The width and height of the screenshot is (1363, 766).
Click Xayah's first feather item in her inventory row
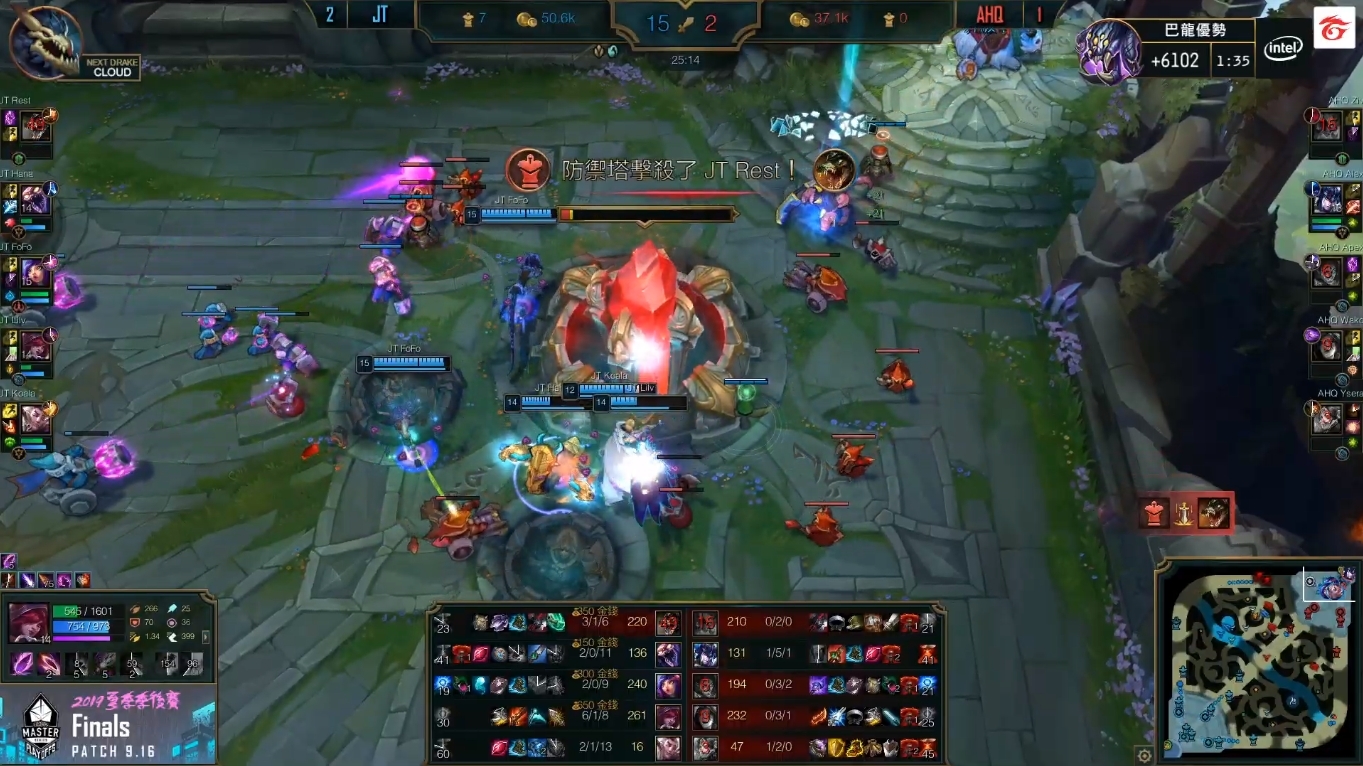click(20, 663)
